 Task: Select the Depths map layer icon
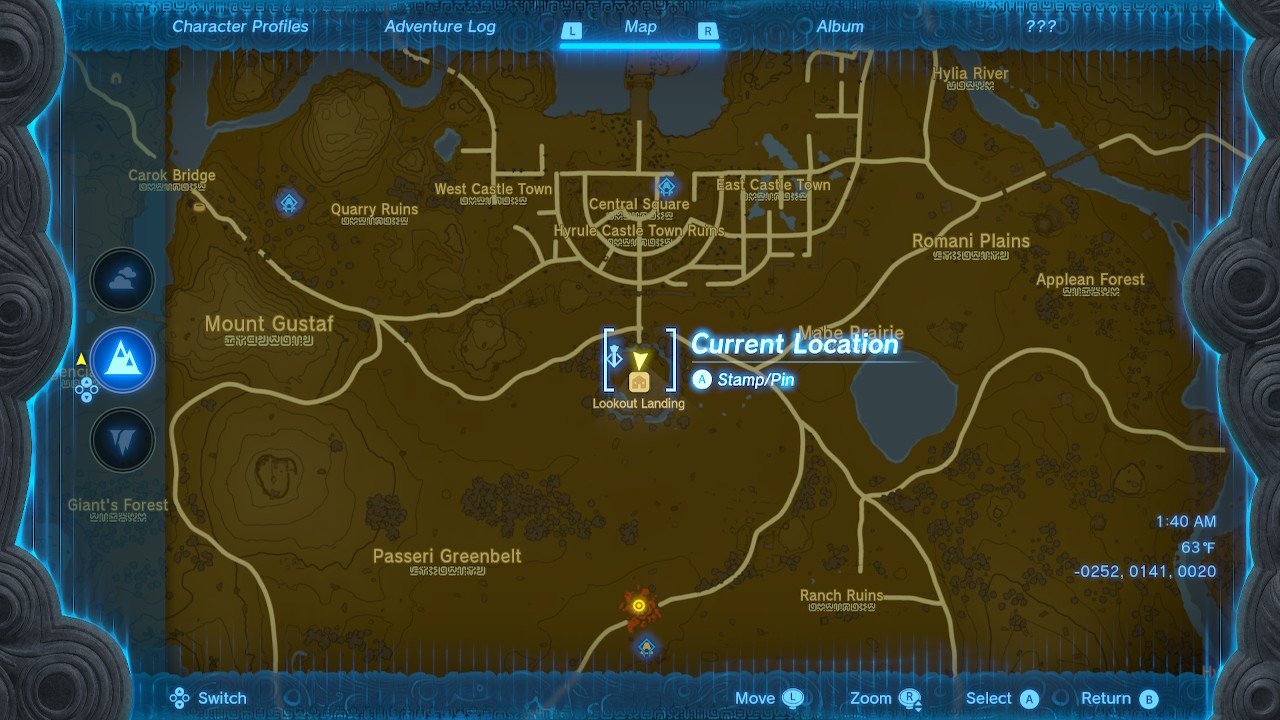pos(122,440)
